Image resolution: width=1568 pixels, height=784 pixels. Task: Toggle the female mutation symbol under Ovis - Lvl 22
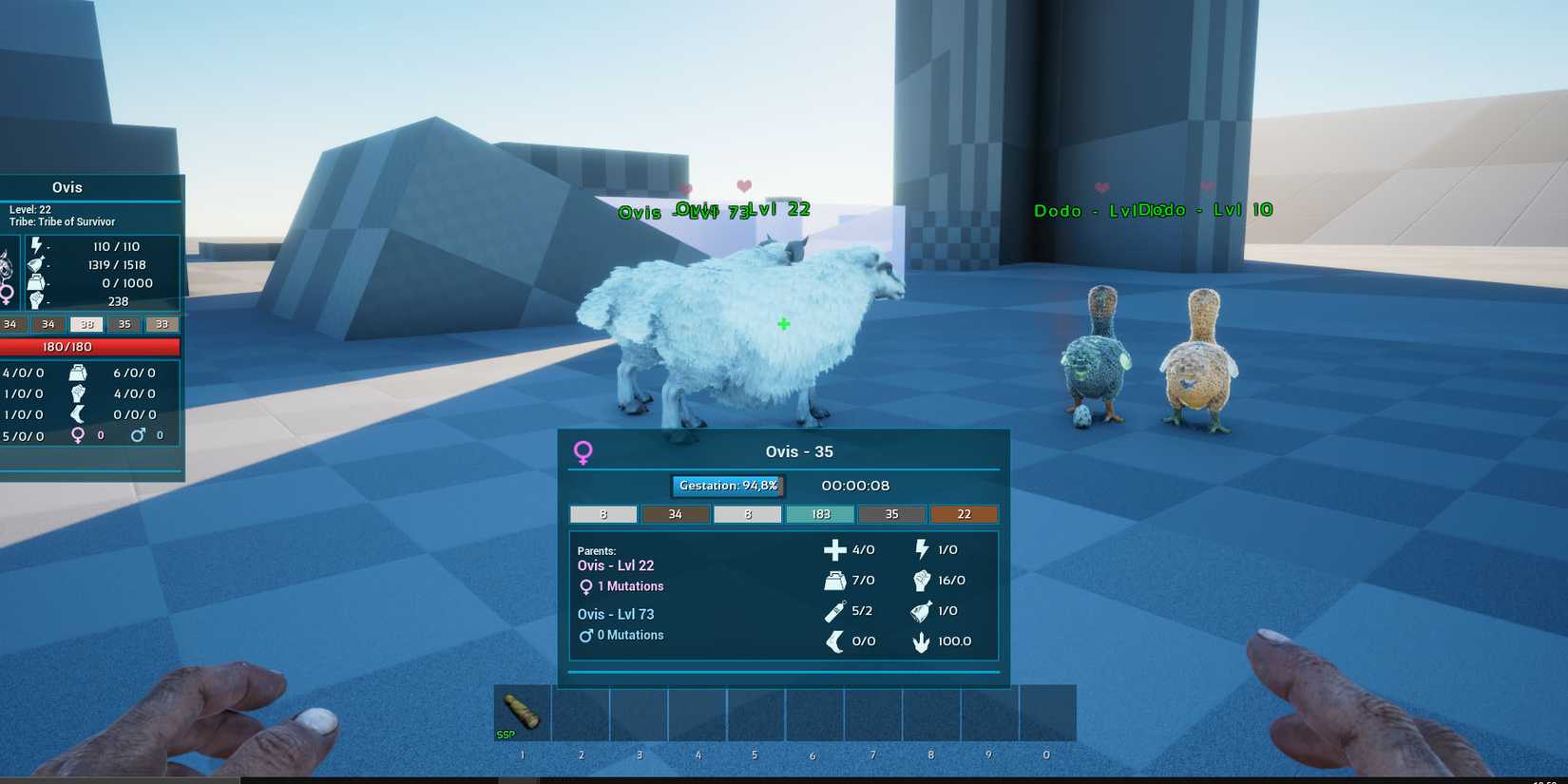pyautogui.click(x=587, y=586)
